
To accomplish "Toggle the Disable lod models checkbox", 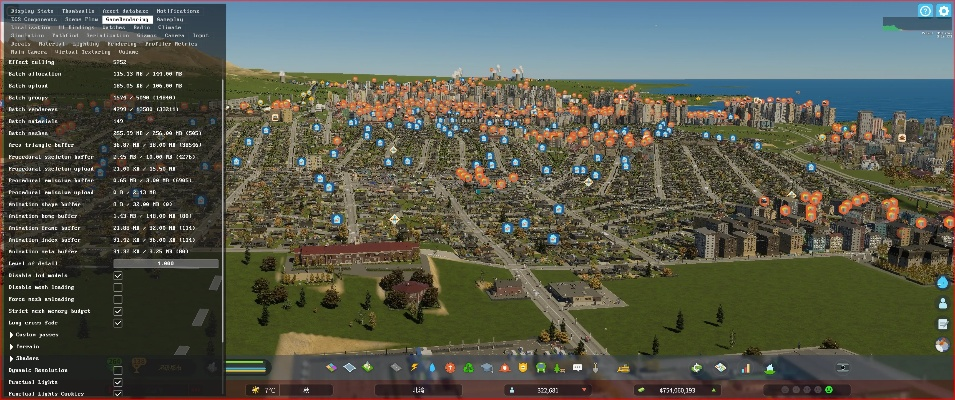I will coord(118,275).
